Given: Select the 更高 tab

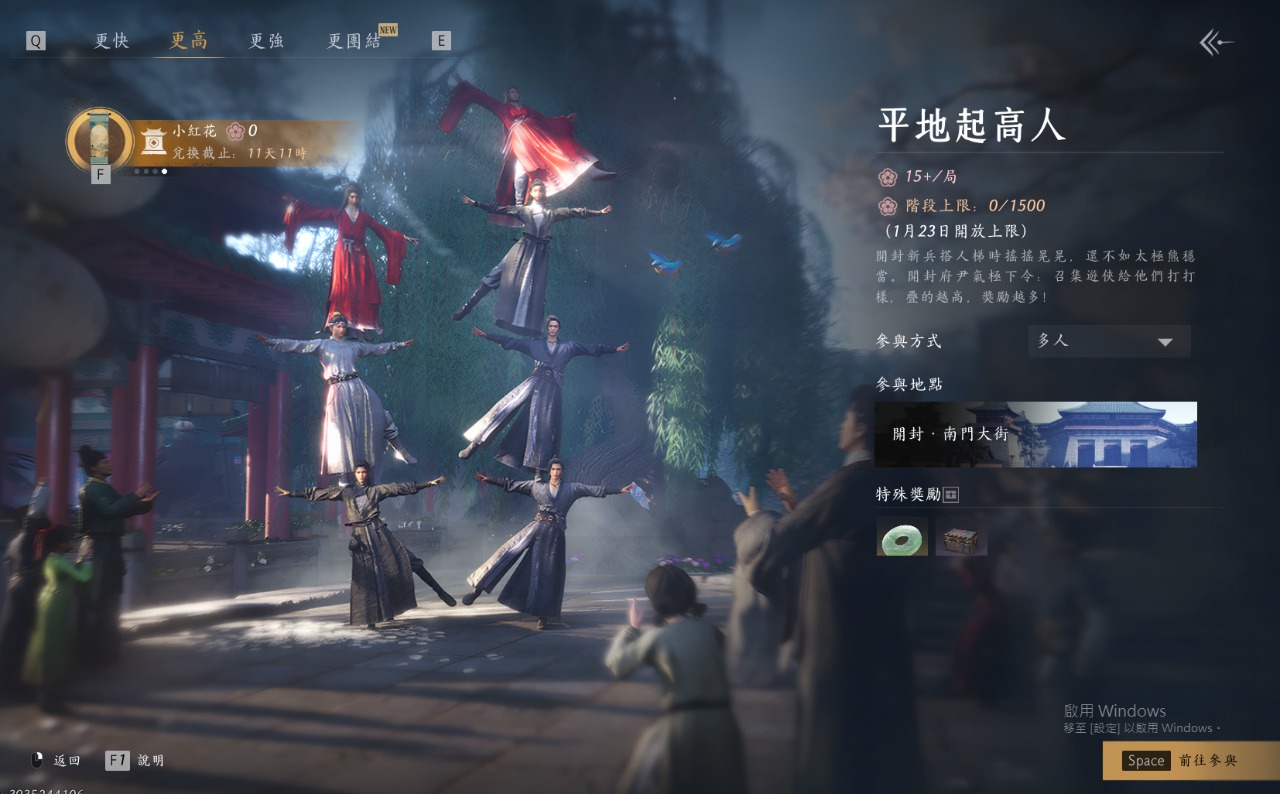Looking at the screenshot, I should coord(189,41).
